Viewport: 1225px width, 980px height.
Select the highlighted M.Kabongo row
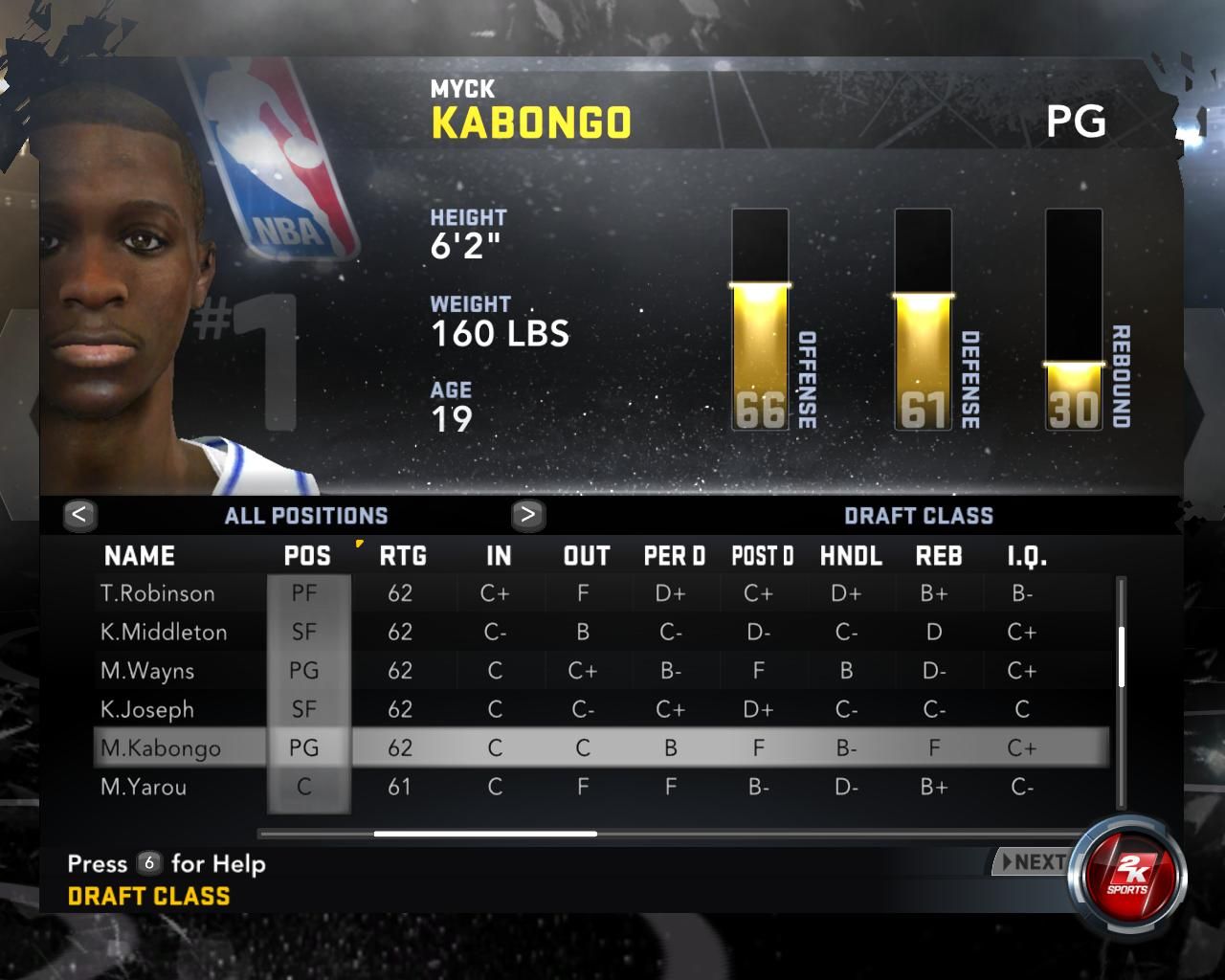tap(161, 748)
